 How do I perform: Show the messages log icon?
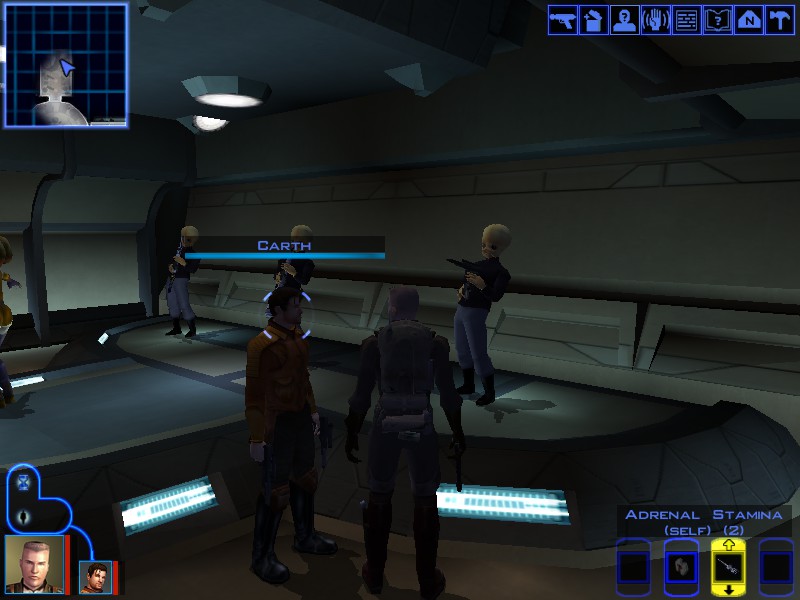(686, 19)
